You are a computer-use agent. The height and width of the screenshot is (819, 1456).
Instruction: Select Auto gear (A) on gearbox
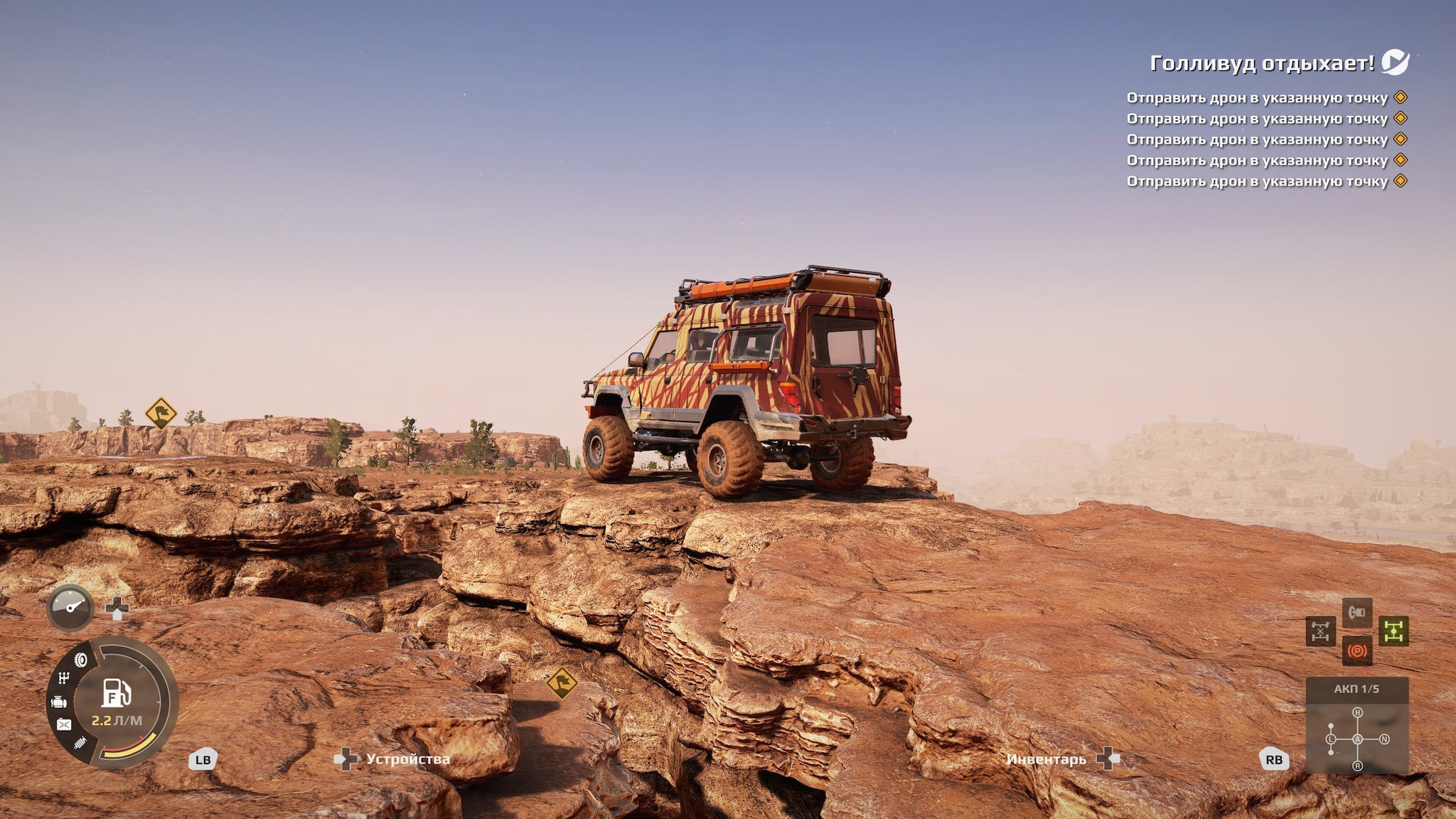click(1357, 739)
